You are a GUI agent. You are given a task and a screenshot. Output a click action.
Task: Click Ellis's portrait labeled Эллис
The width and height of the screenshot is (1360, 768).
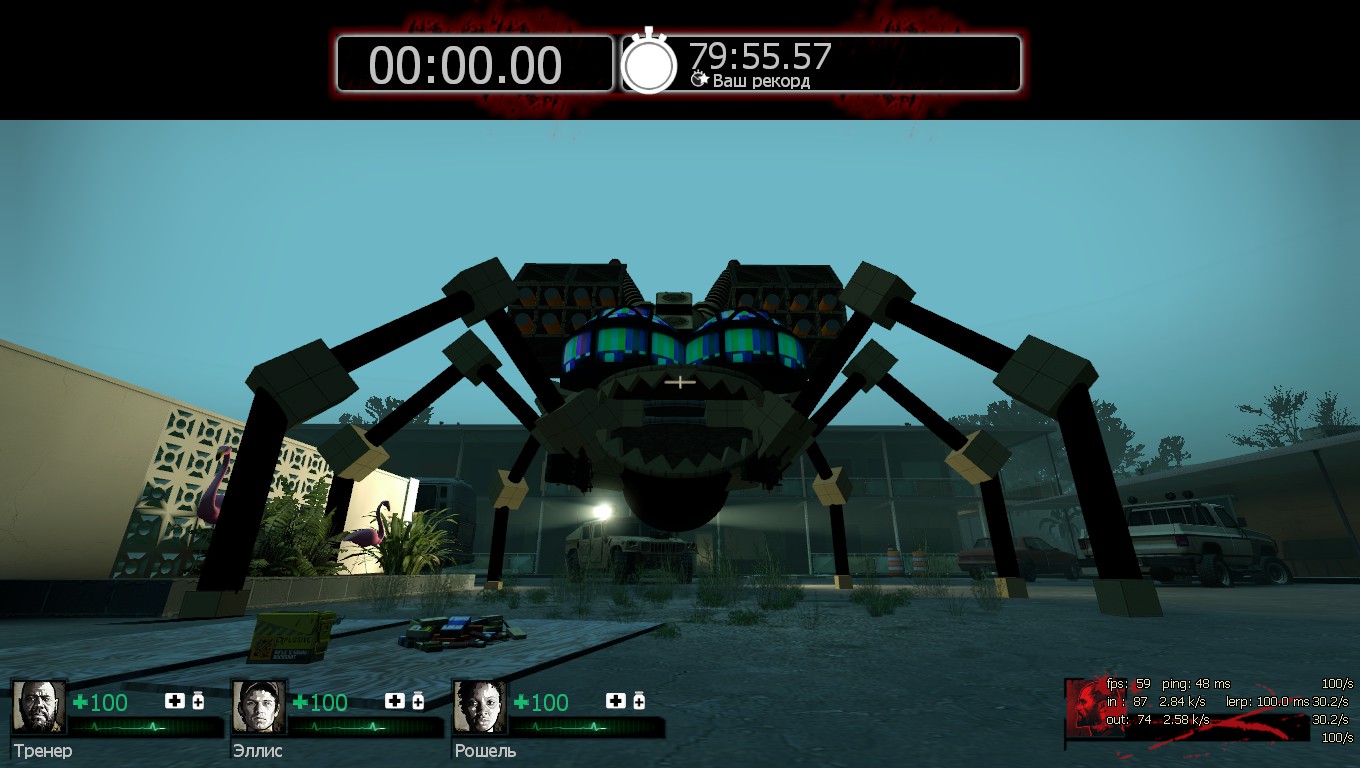(259, 708)
